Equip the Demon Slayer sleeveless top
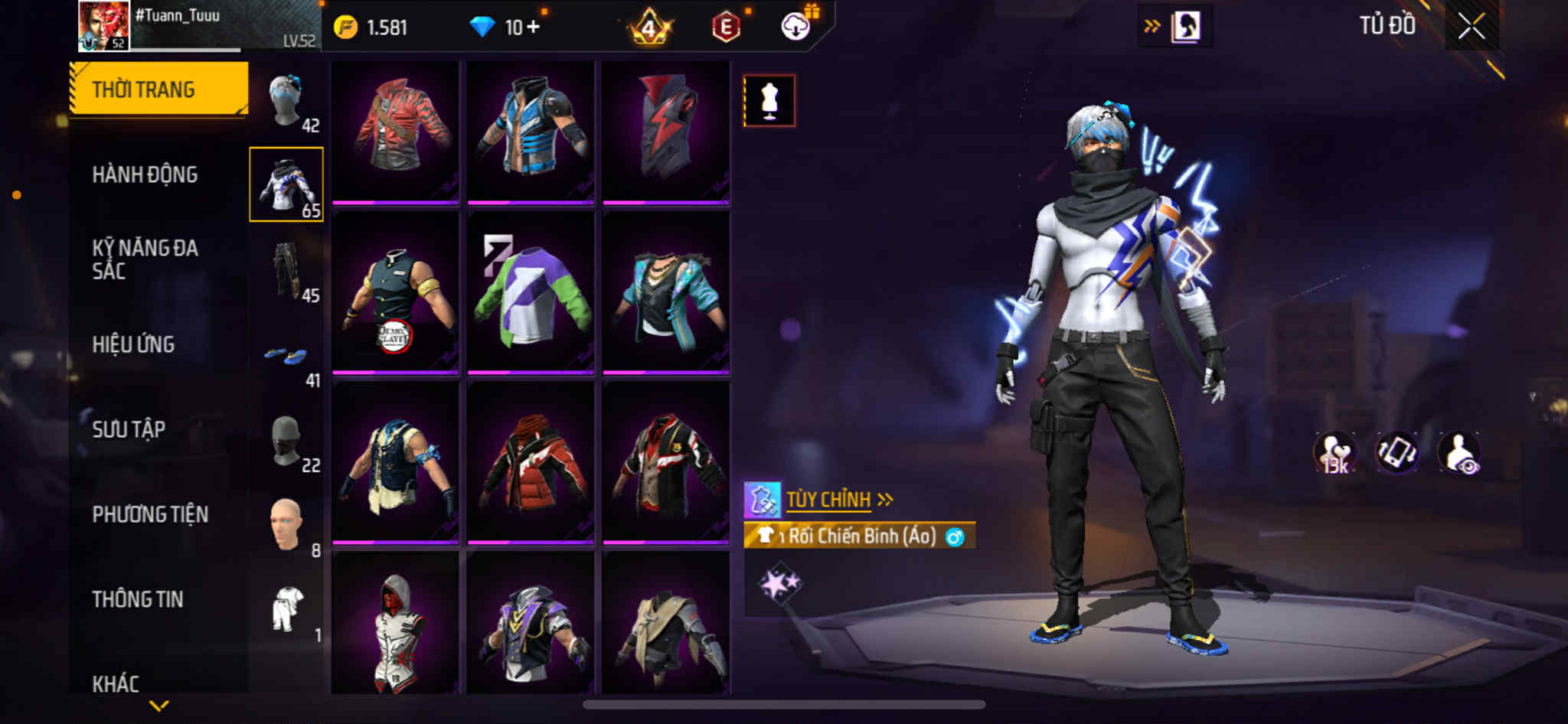 point(395,293)
